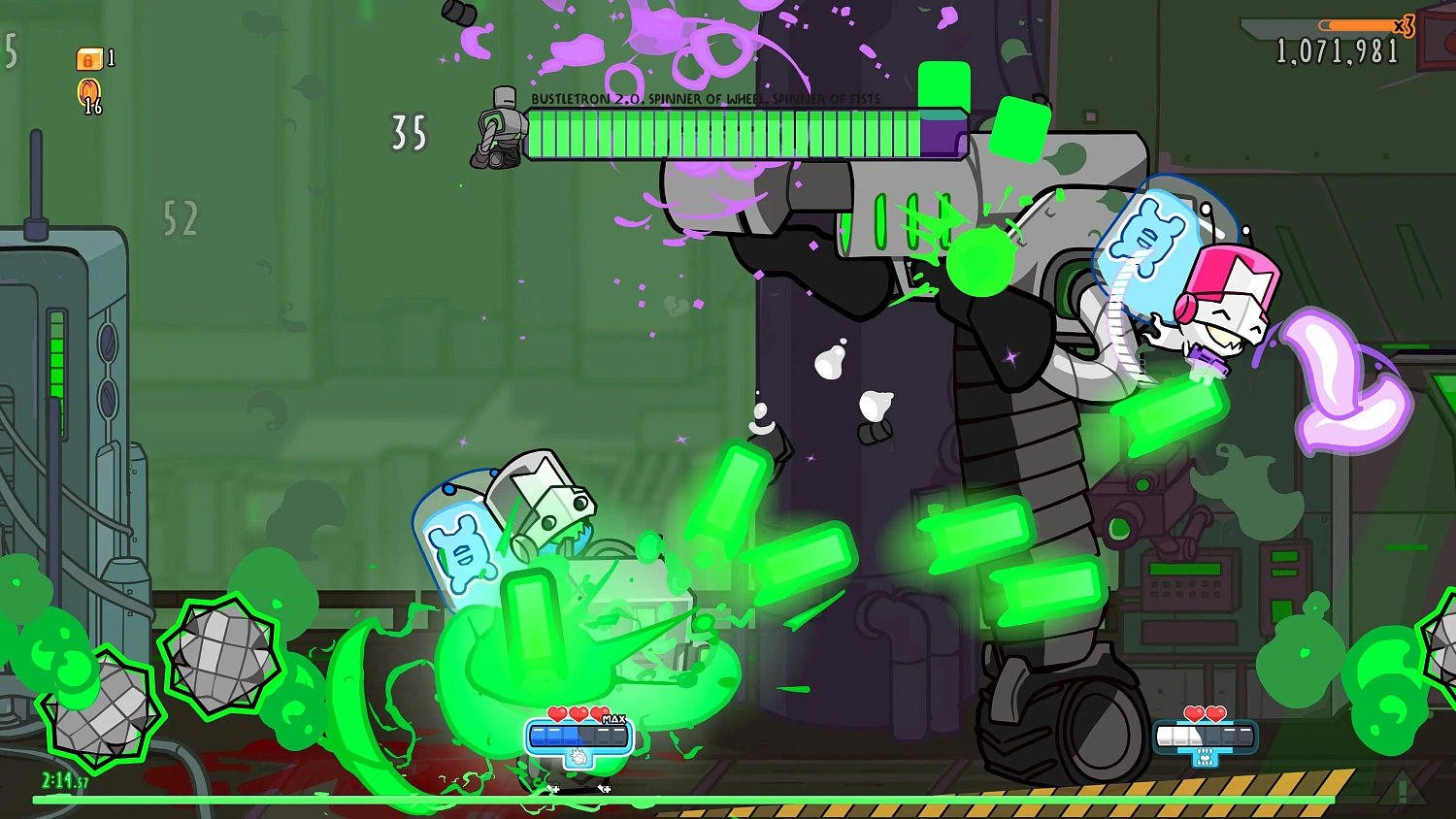Click the orange lock box icon
Viewport: 1456px width, 819px height.
pos(88,59)
